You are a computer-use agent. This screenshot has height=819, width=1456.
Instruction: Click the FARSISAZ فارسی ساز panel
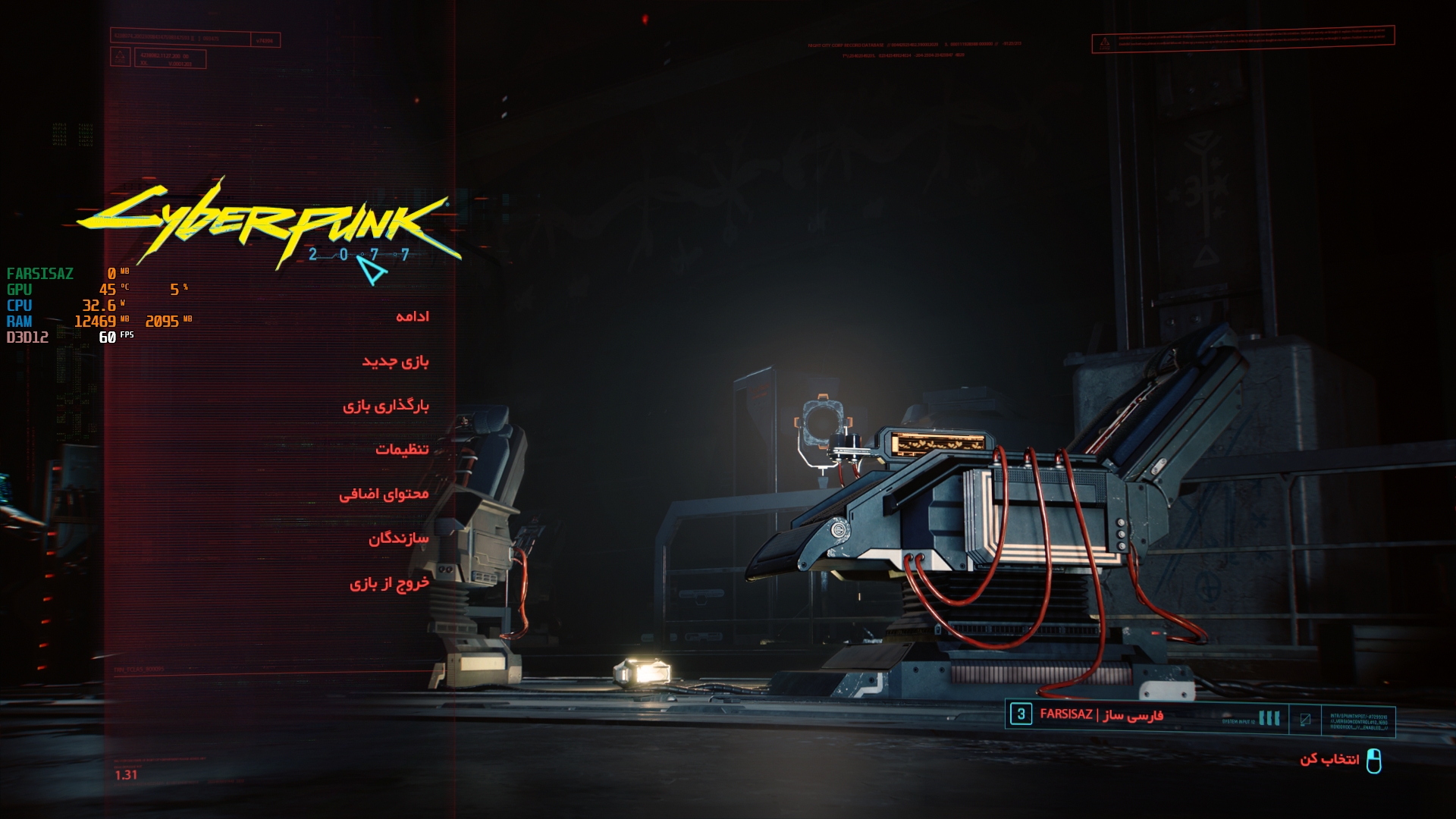[1101, 715]
